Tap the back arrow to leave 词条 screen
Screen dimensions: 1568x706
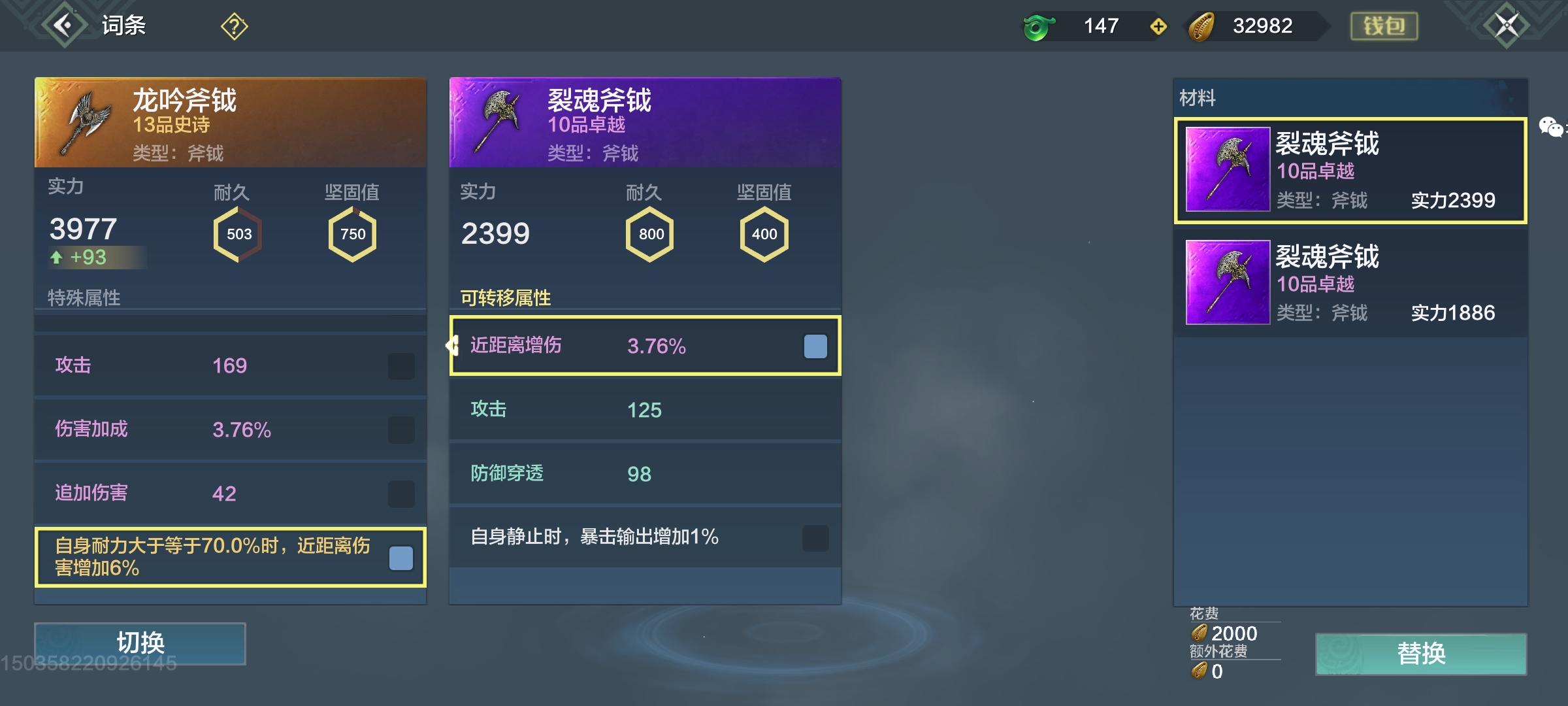point(59,25)
